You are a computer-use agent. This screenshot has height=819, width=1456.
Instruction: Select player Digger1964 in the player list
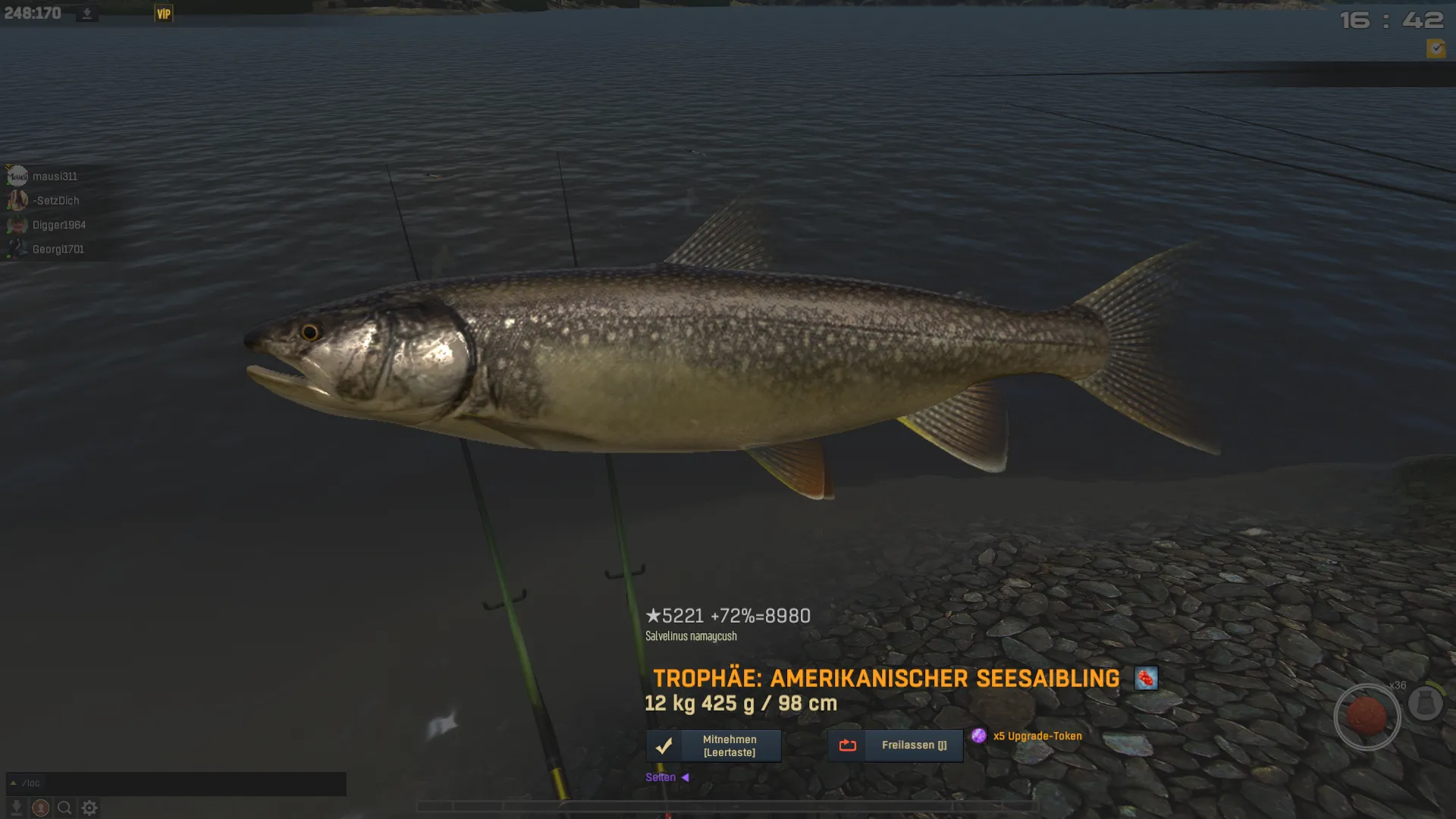[x=58, y=225]
